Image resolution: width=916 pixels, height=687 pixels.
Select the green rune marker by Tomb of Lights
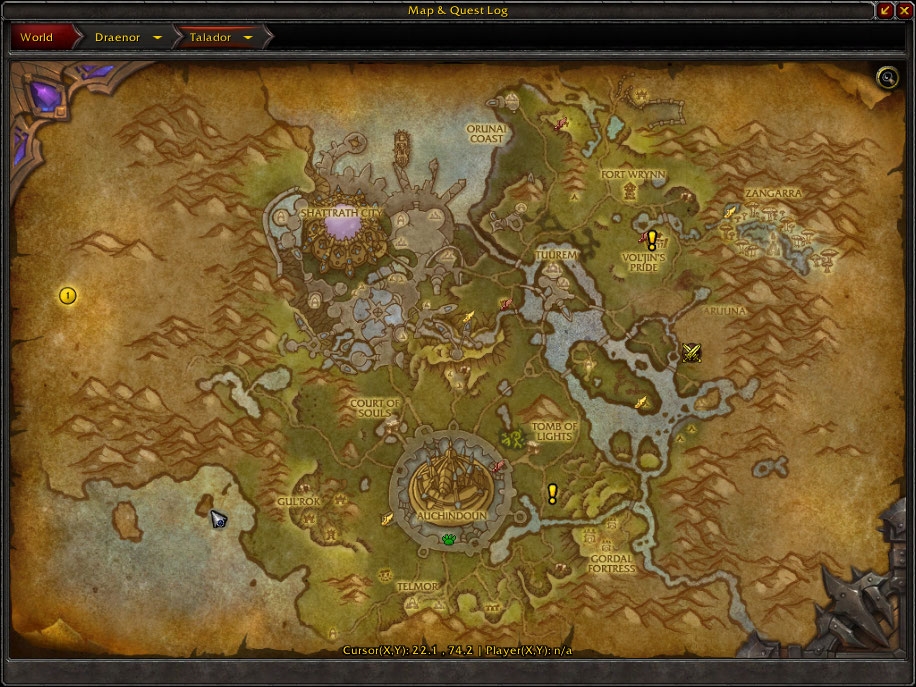[514, 439]
